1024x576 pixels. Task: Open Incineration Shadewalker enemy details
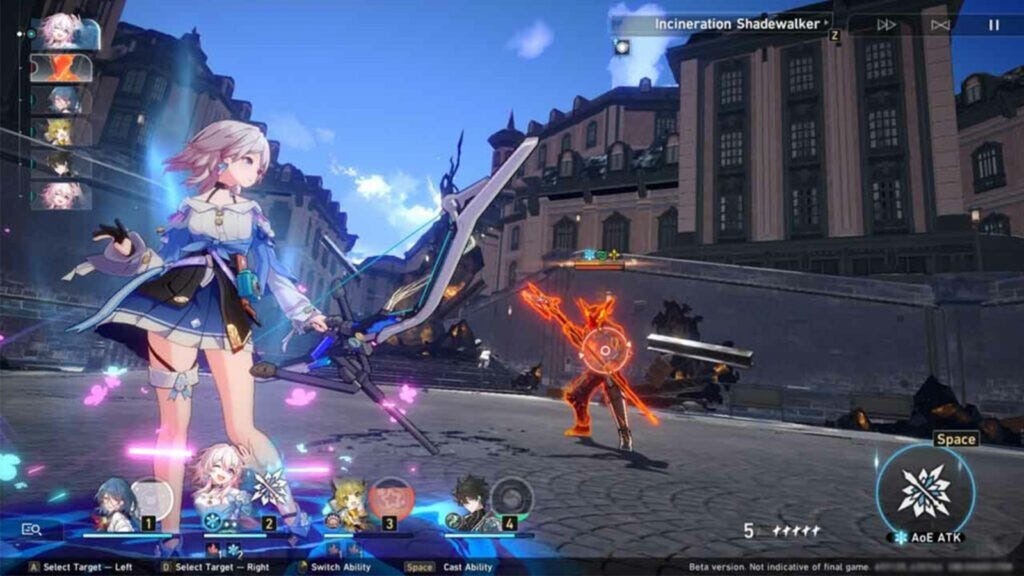point(742,23)
